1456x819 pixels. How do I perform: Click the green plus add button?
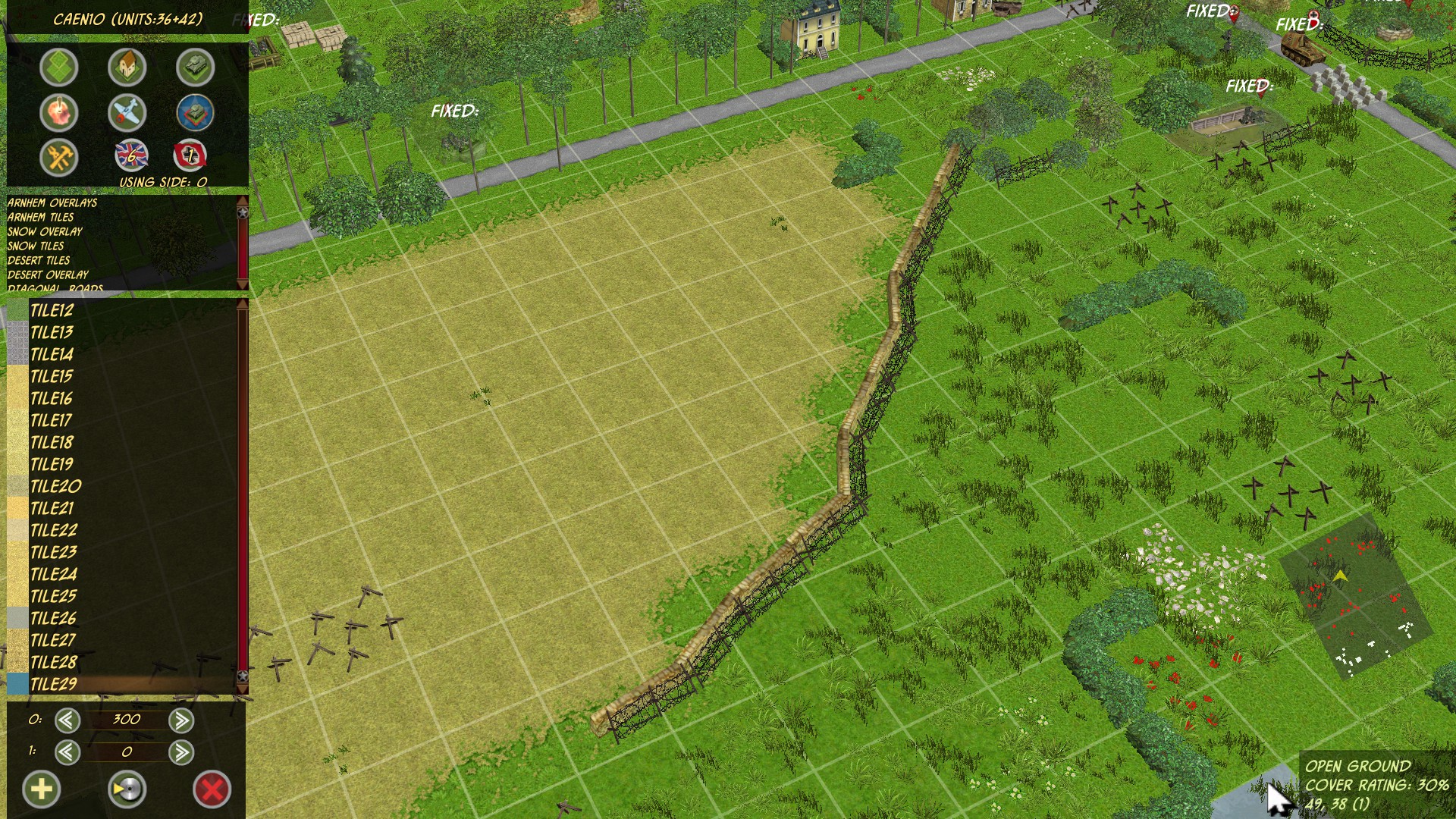click(43, 789)
